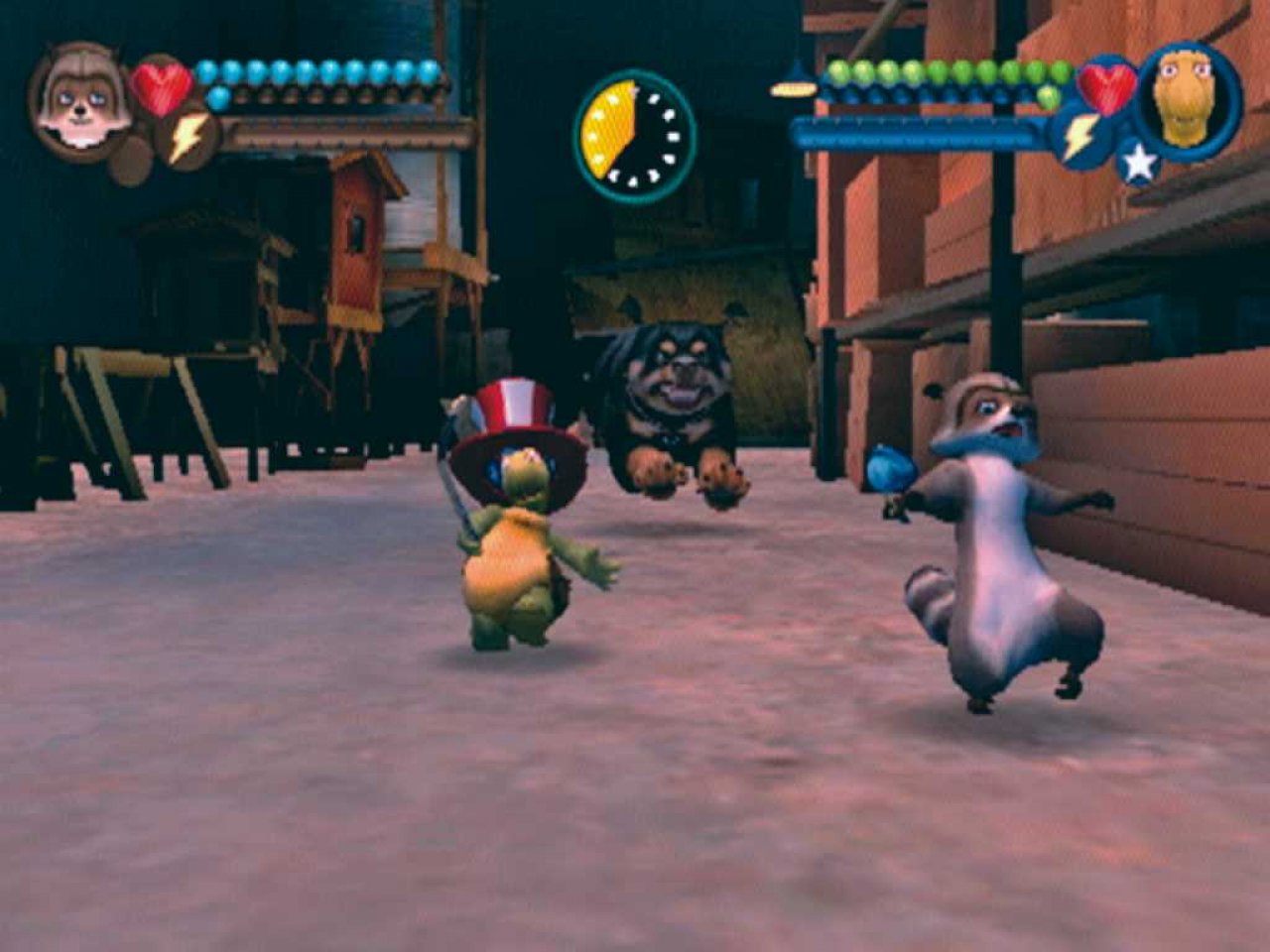Activate the left player's lightning bolt icon
This screenshot has height=952, width=1270.
(187, 140)
